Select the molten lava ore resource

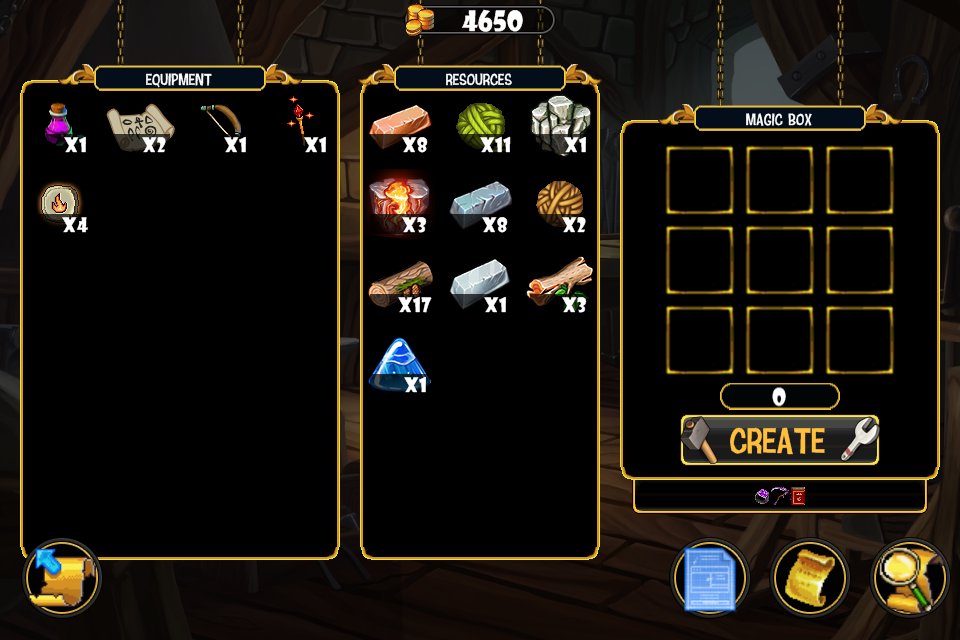click(x=398, y=203)
